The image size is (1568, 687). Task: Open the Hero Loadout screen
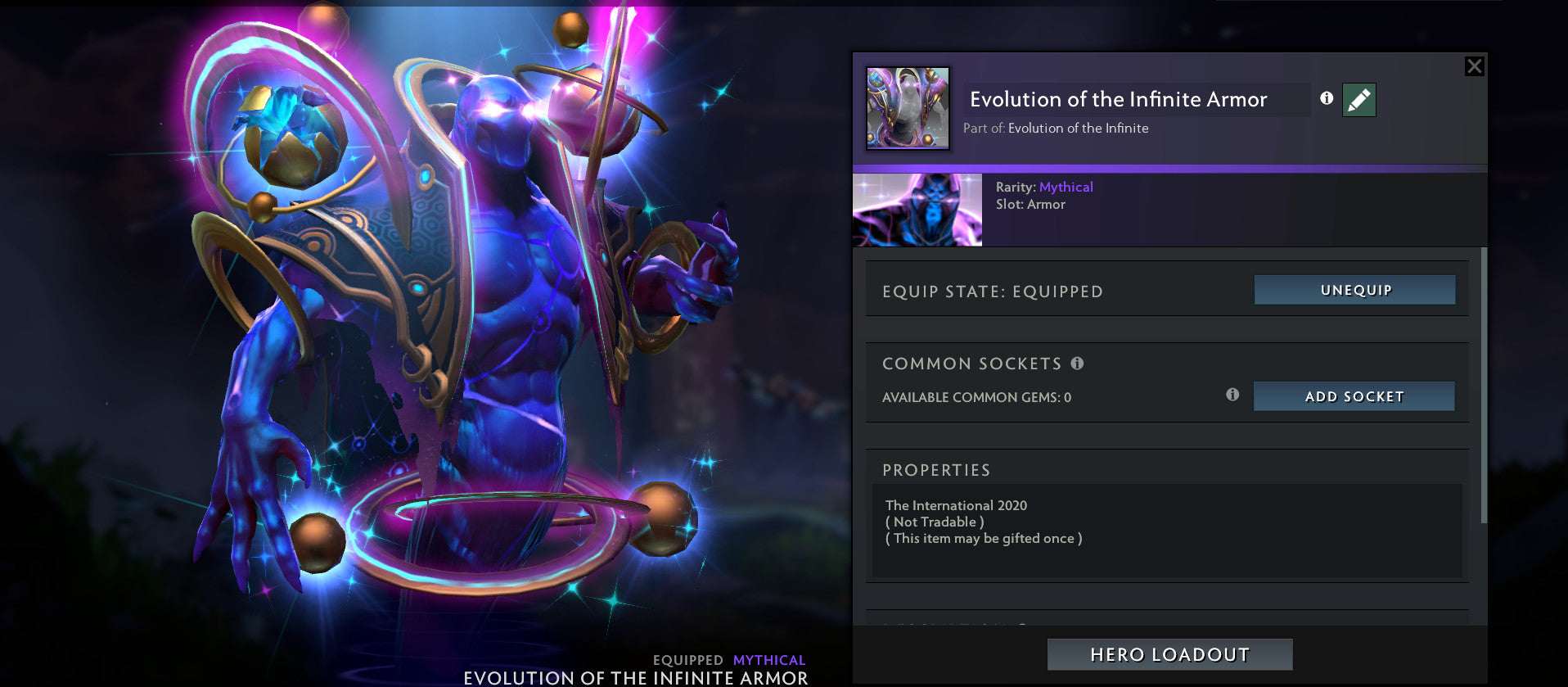click(1168, 653)
